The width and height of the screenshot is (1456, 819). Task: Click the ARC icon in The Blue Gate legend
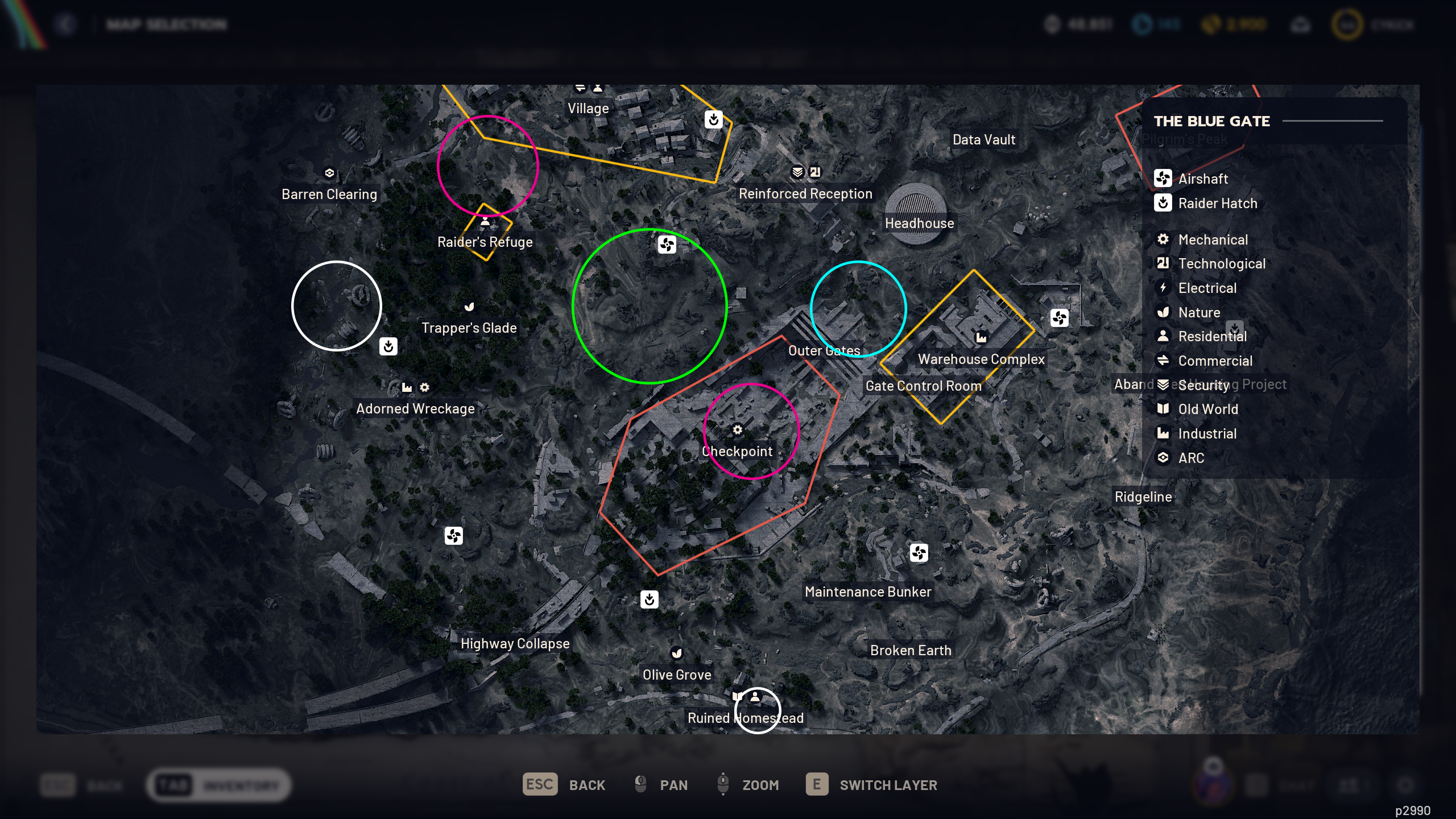1163,458
